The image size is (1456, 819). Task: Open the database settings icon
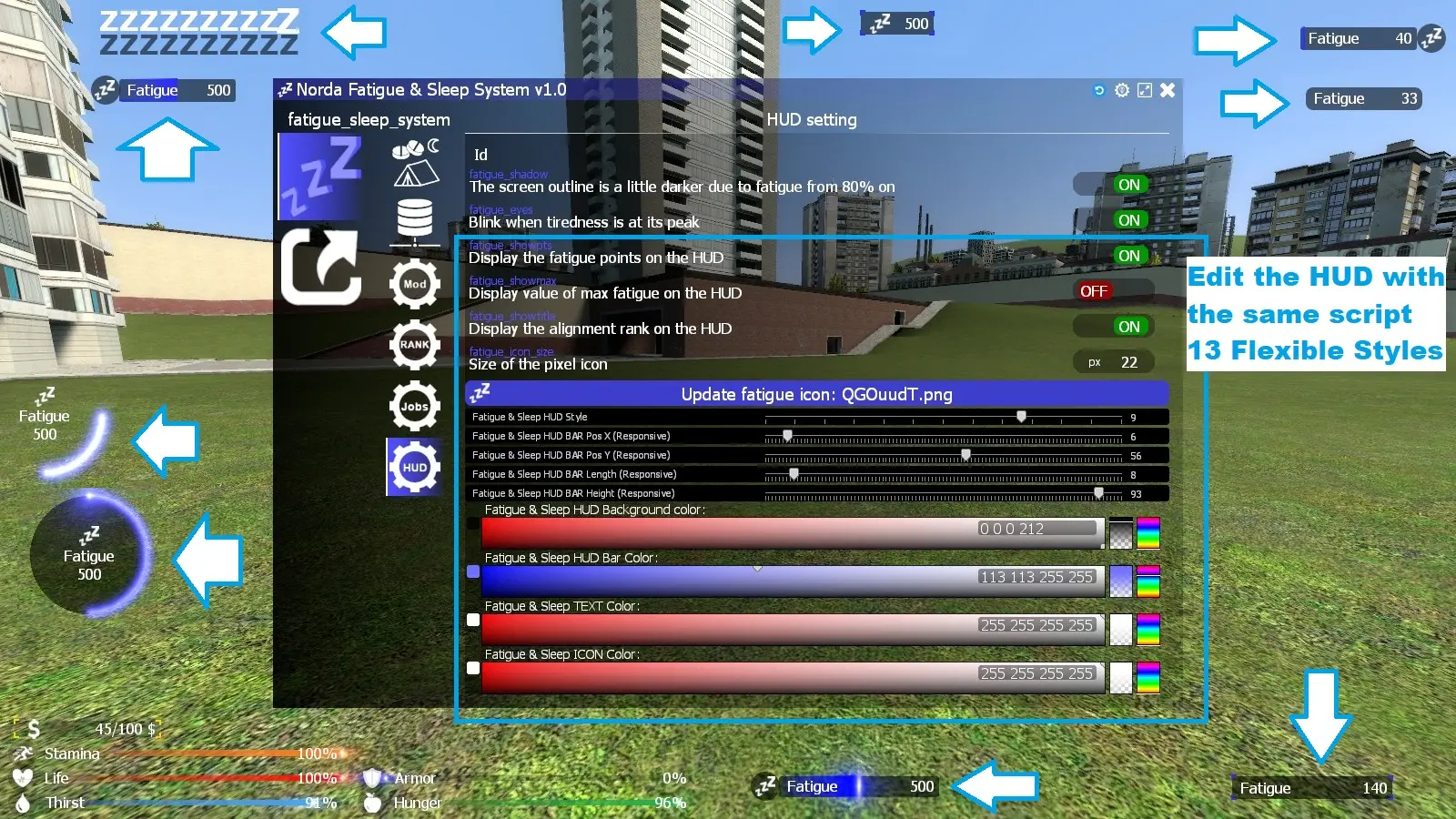[x=415, y=217]
